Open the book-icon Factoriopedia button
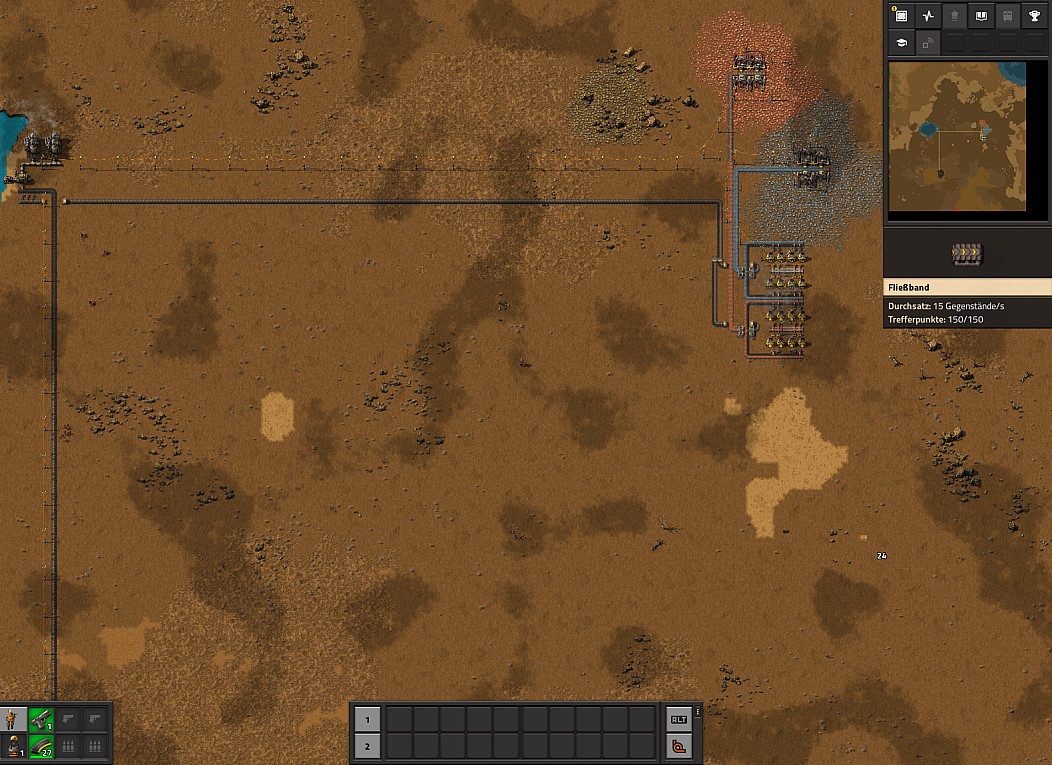 click(x=981, y=16)
